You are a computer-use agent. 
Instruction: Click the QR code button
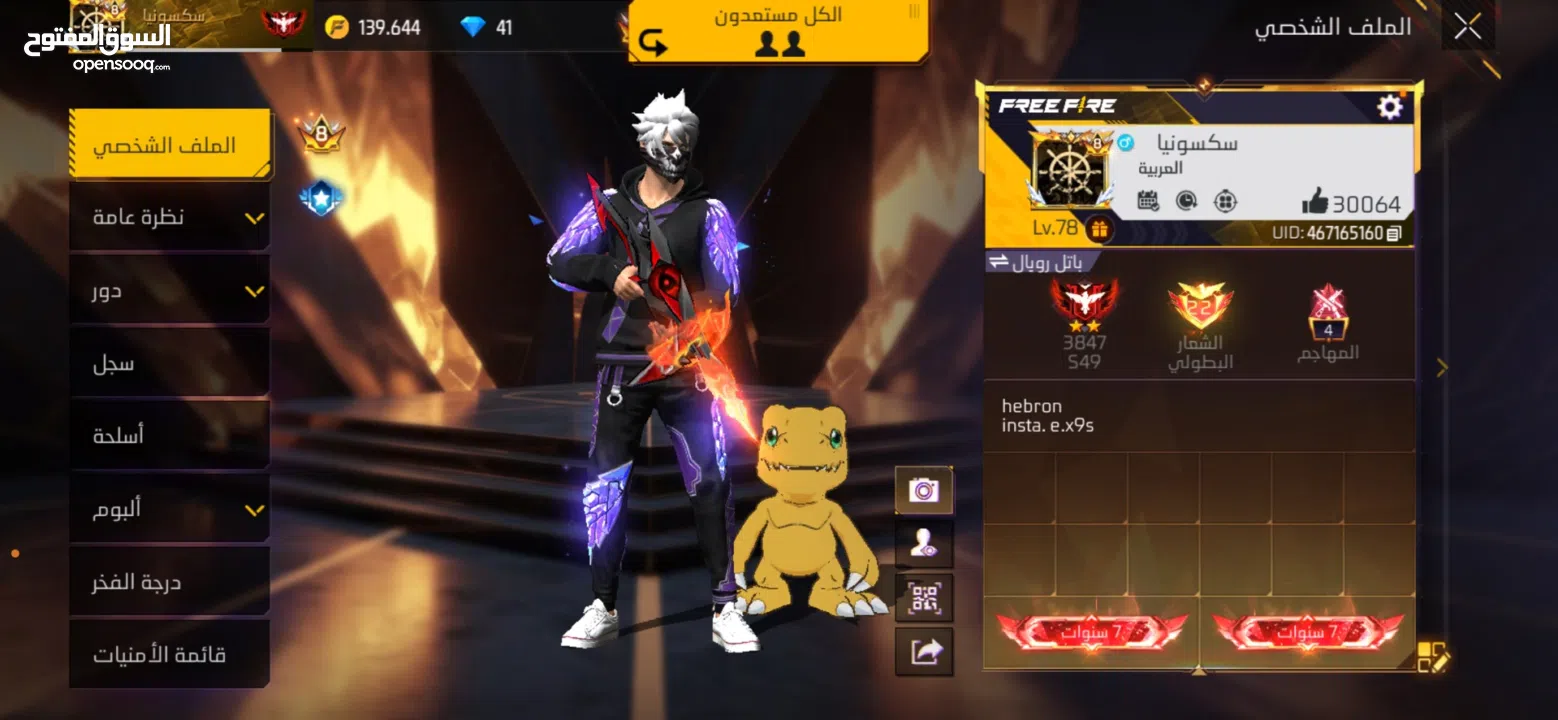click(x=923, y=598)
